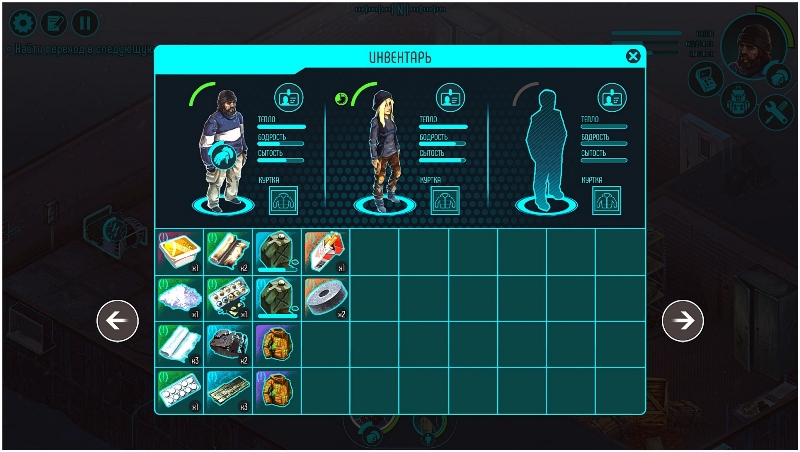Screen dimensions: 800x452
Task: Open the bearded man's ID card
Action: click(288, 96)
